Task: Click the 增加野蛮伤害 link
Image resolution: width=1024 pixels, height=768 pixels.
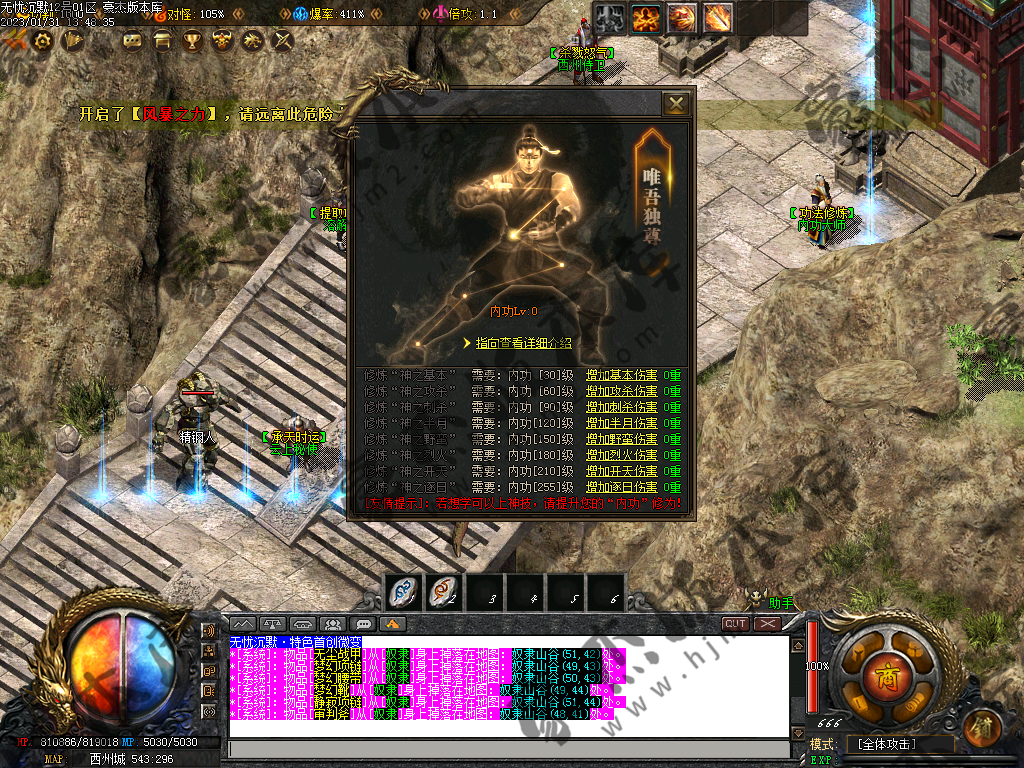Action: click(621, 439)
